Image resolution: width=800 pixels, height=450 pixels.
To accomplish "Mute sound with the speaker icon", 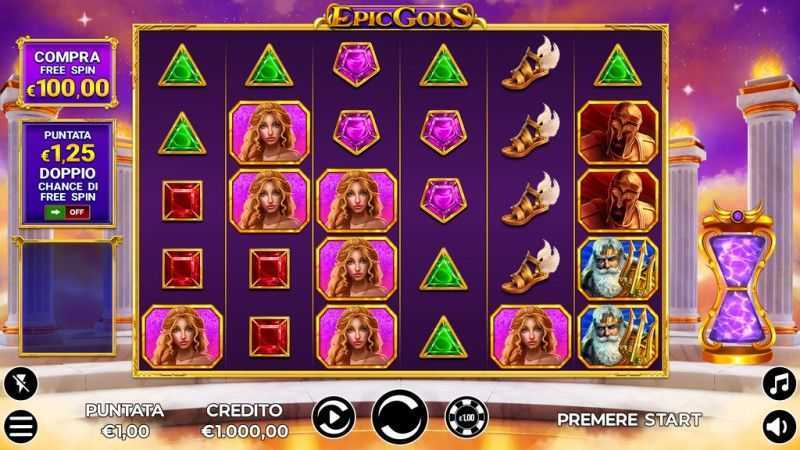I will click(777, 426).
